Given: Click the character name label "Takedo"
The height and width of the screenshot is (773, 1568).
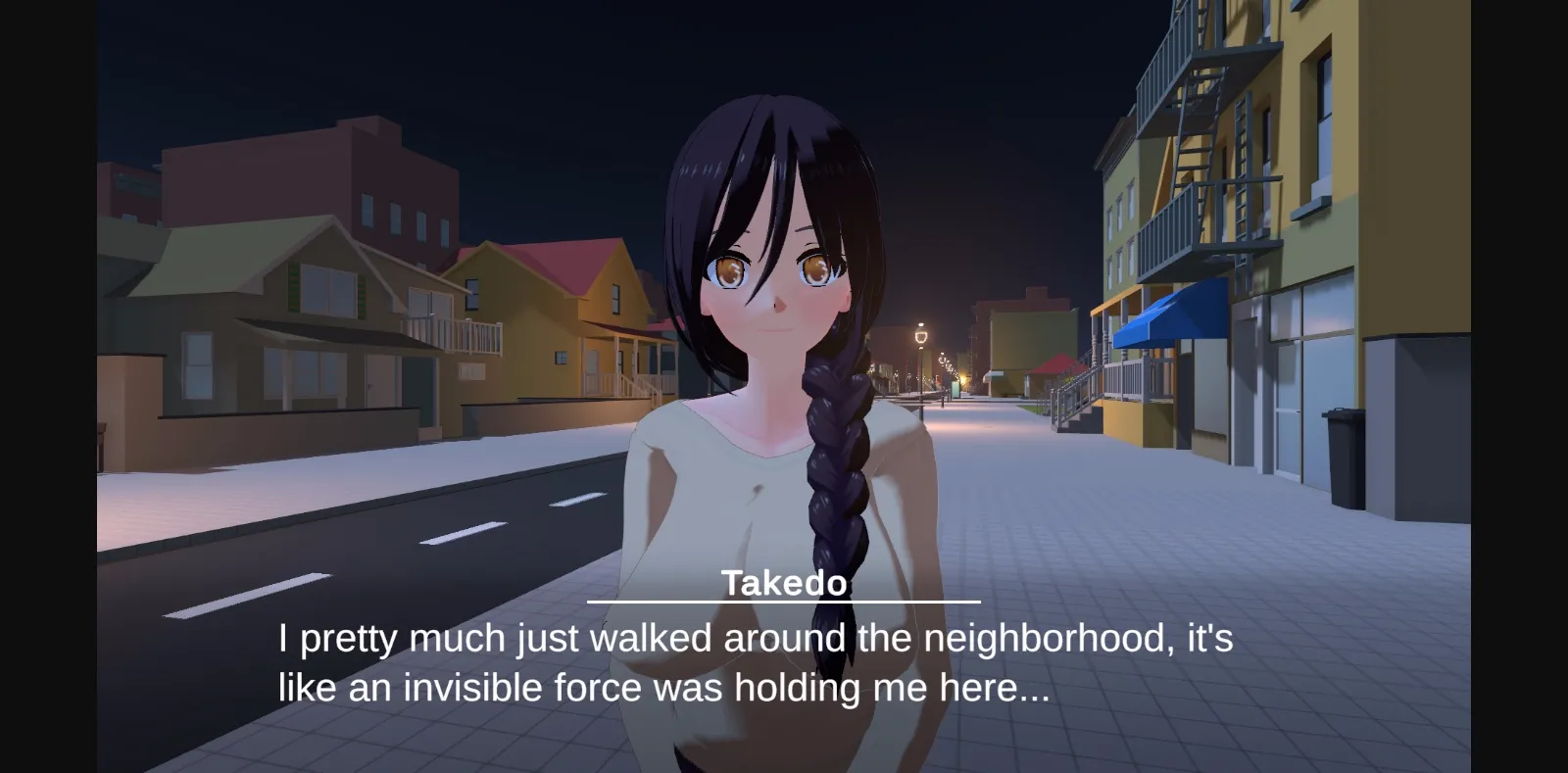Looking at the screenshot, I should pos(782,582).
